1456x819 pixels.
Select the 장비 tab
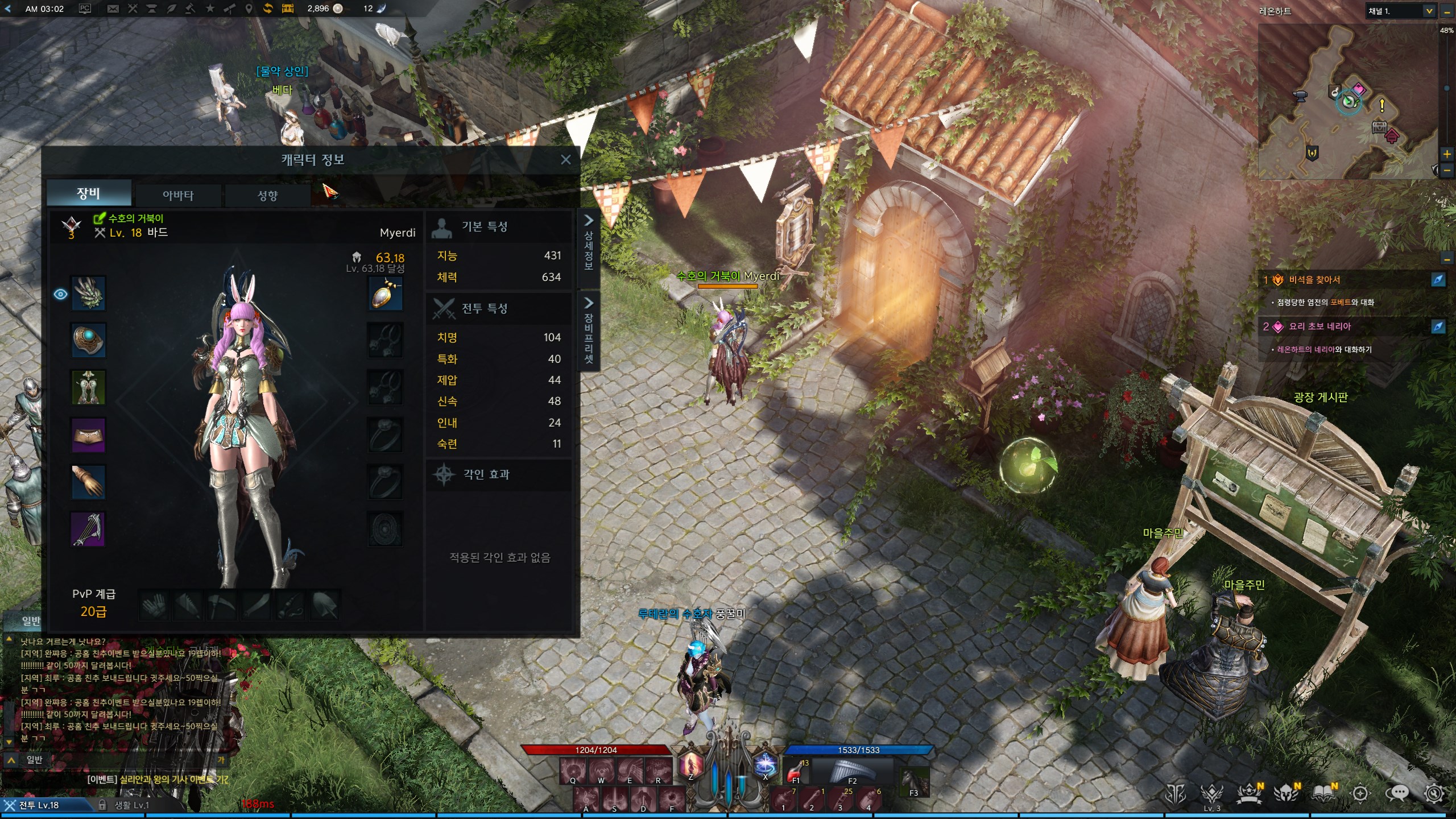[x=89, y=193]
